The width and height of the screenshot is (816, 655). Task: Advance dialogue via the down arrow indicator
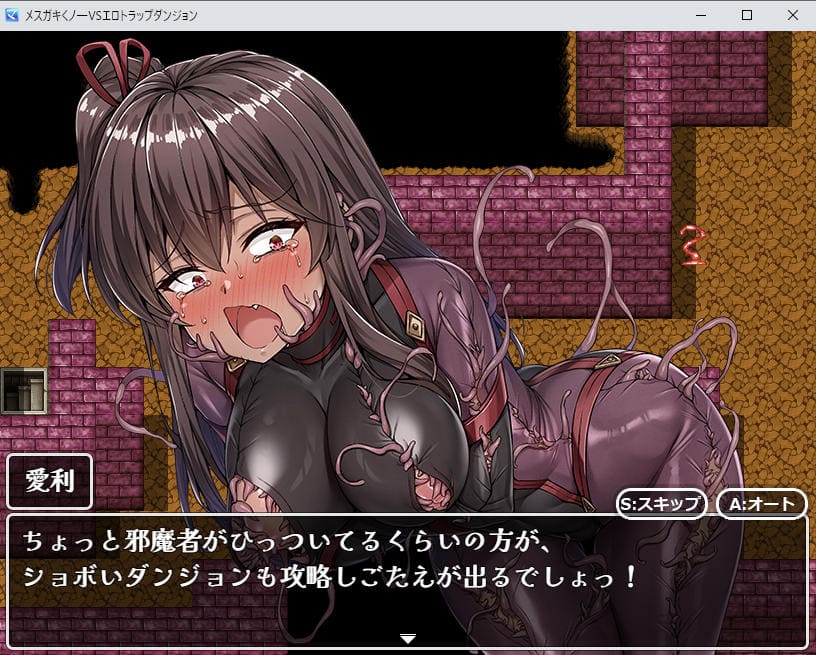click(x=407, y=637)
